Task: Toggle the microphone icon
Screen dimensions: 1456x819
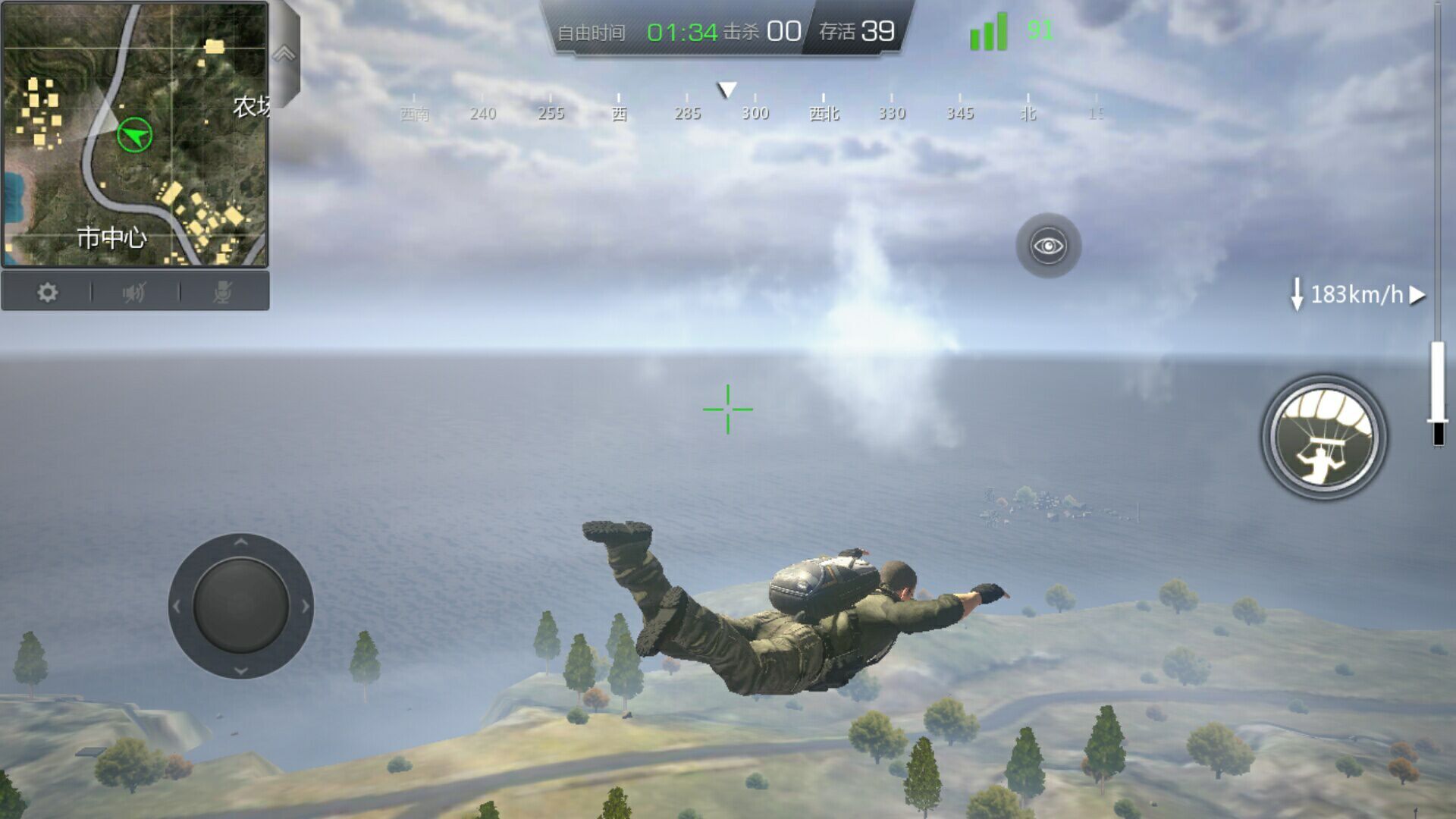Action: pos(222,293)
